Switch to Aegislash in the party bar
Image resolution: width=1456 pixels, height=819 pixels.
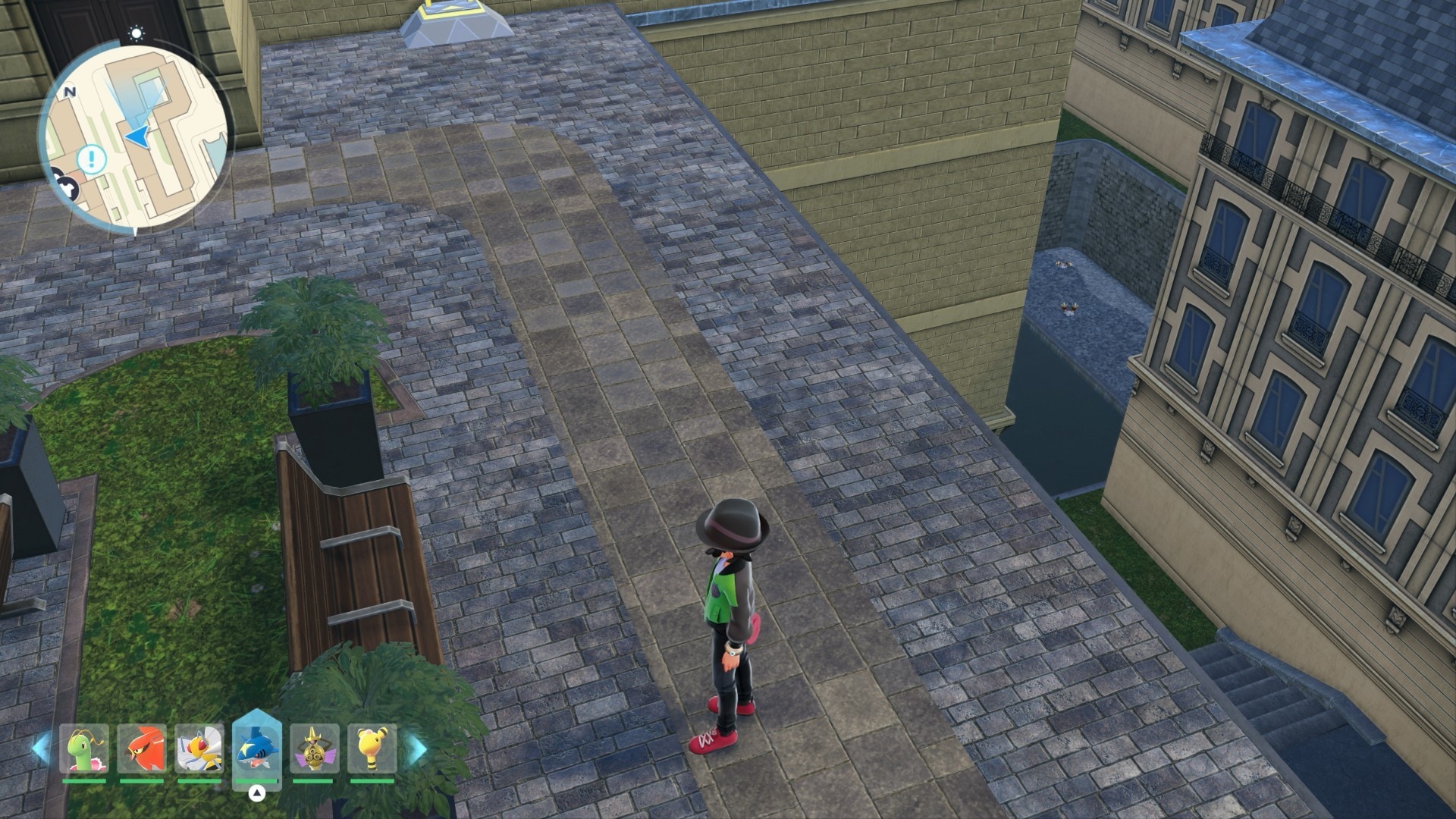[x=314, y=749]
